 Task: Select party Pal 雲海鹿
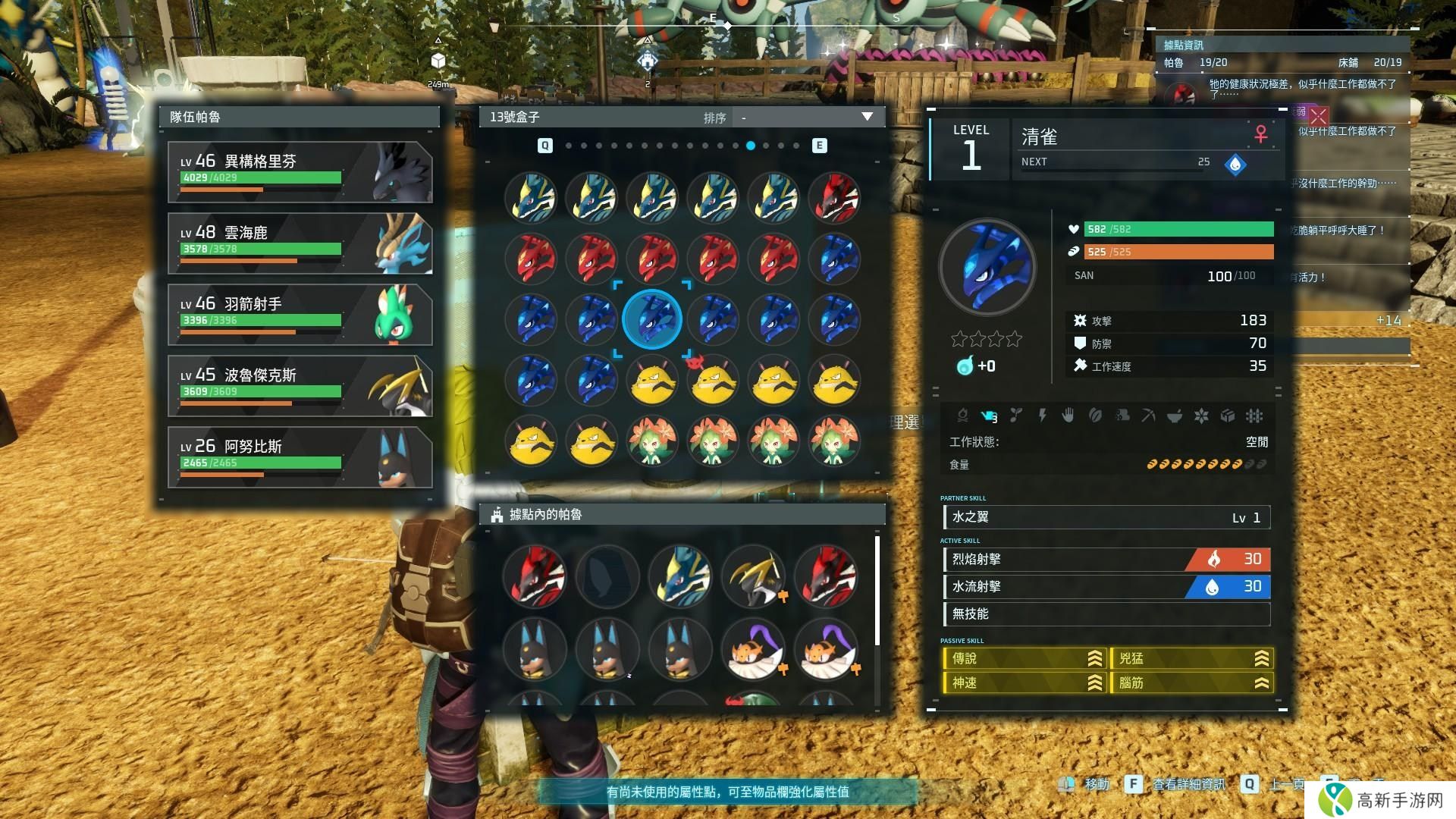click(x=300, y=243)
